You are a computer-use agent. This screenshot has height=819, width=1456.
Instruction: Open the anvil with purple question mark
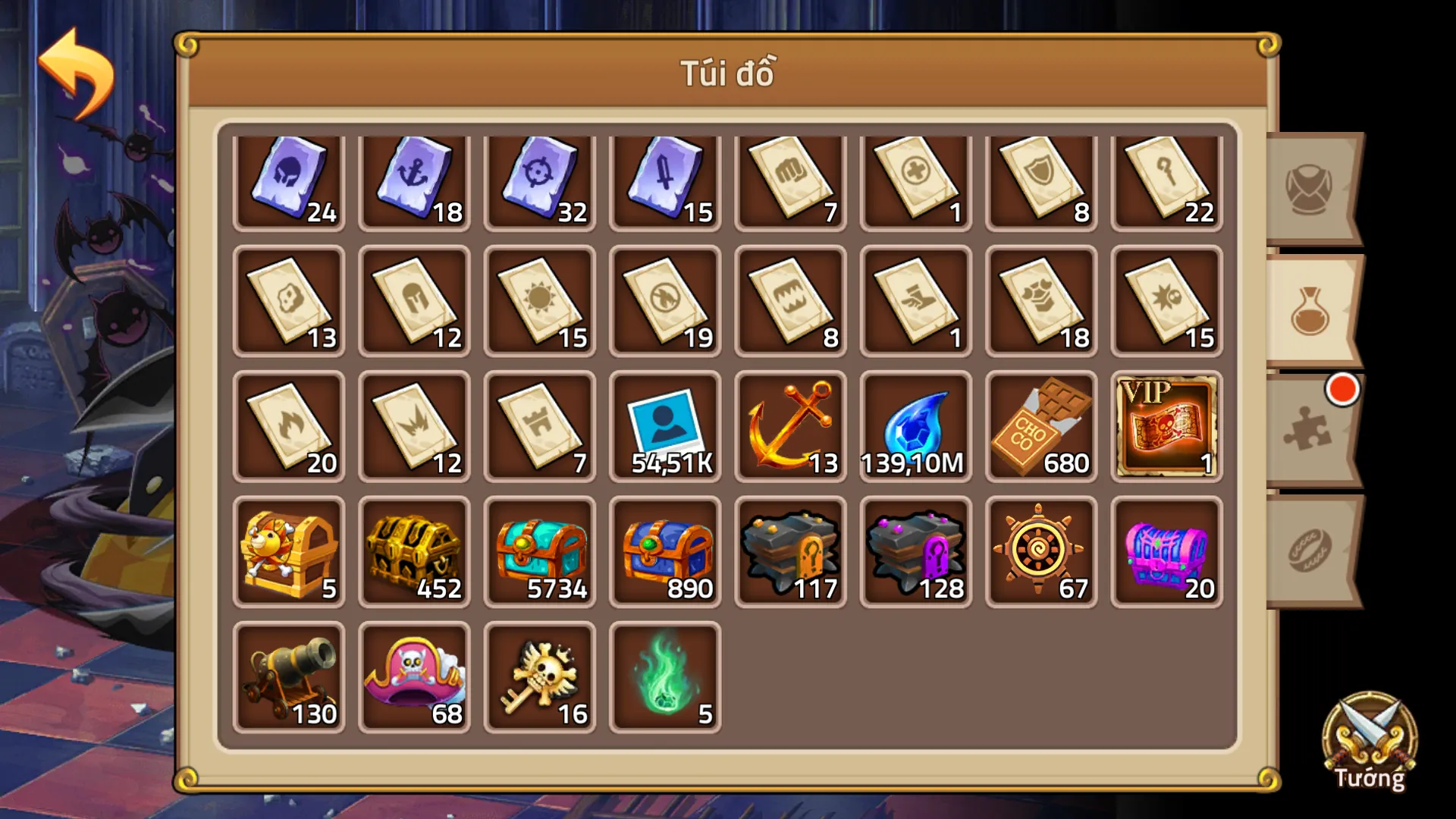pyautogui.click(x=915, y=552)
